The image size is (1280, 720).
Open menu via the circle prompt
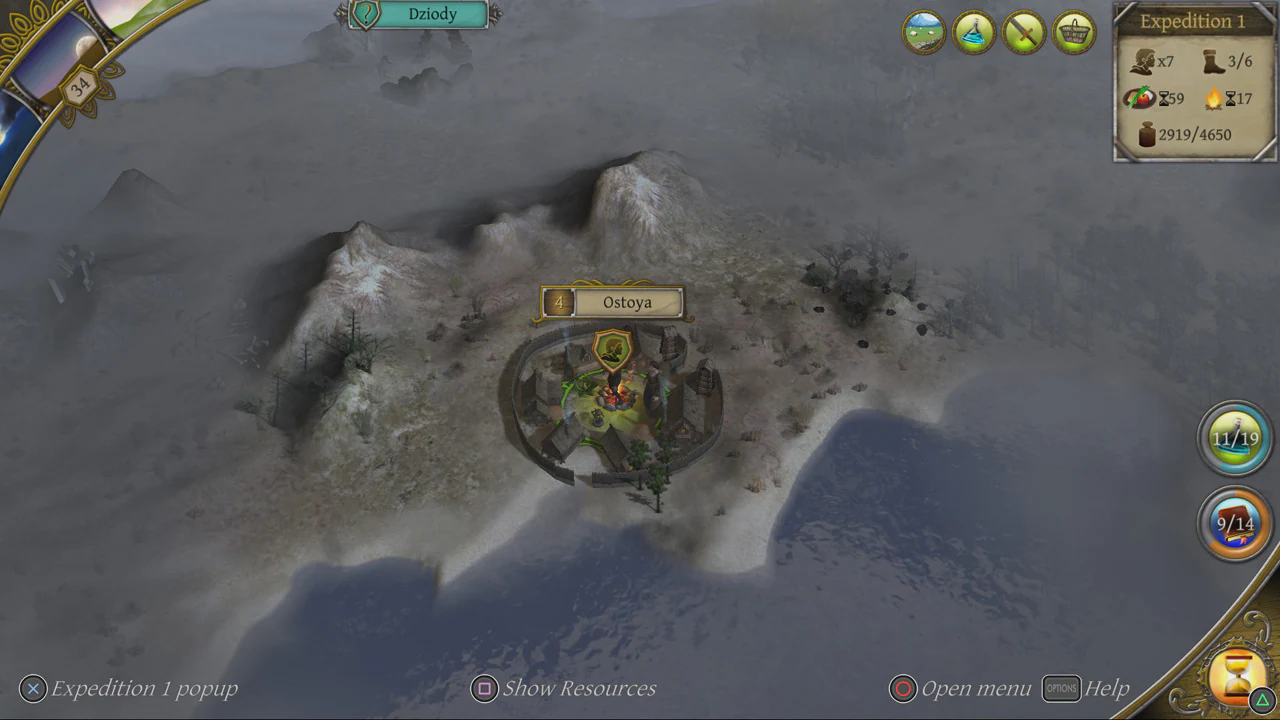[x=902, y=688]
